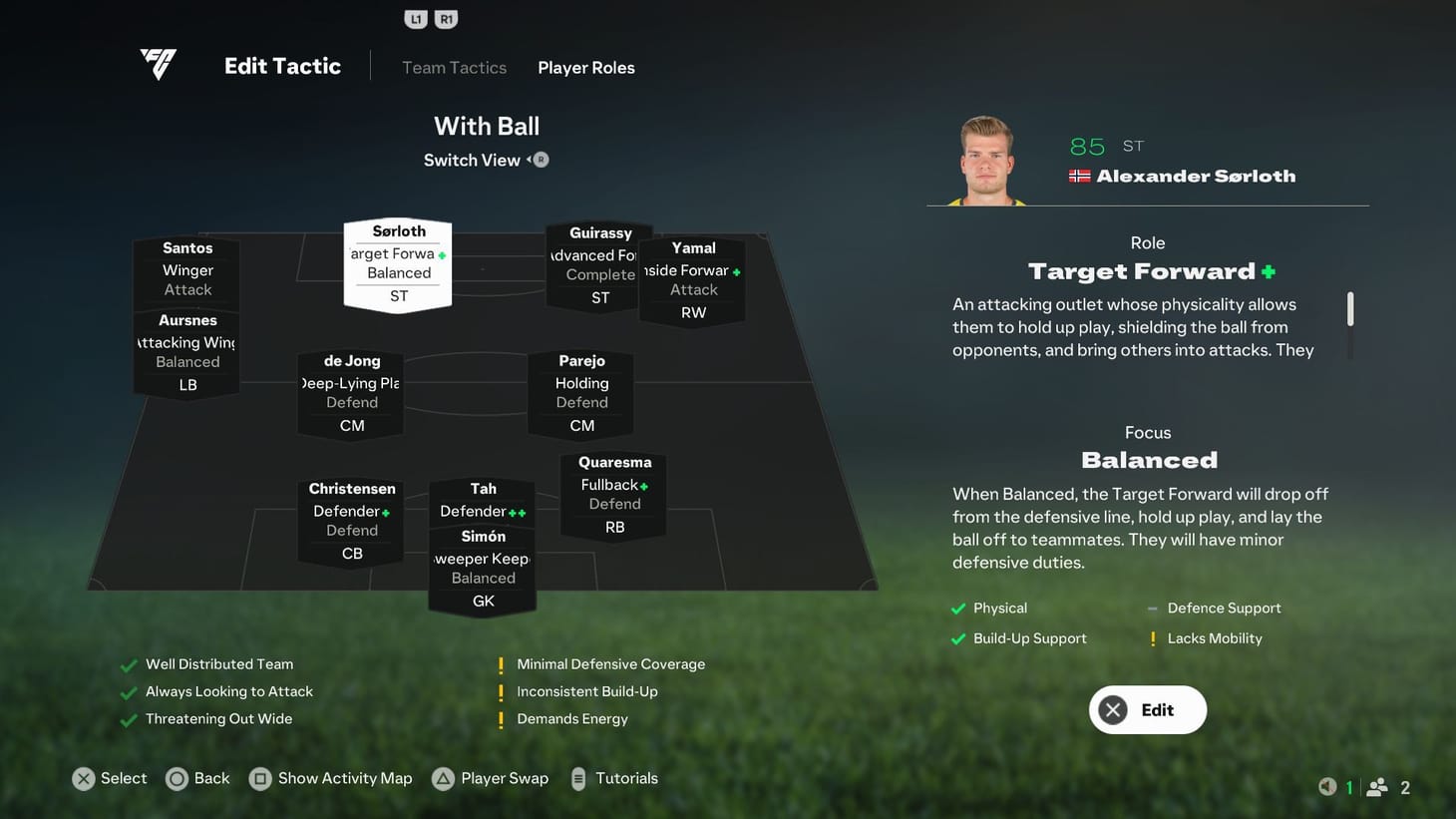
Task: Click the muted sound indicator icon
Action: [1326, 786]
